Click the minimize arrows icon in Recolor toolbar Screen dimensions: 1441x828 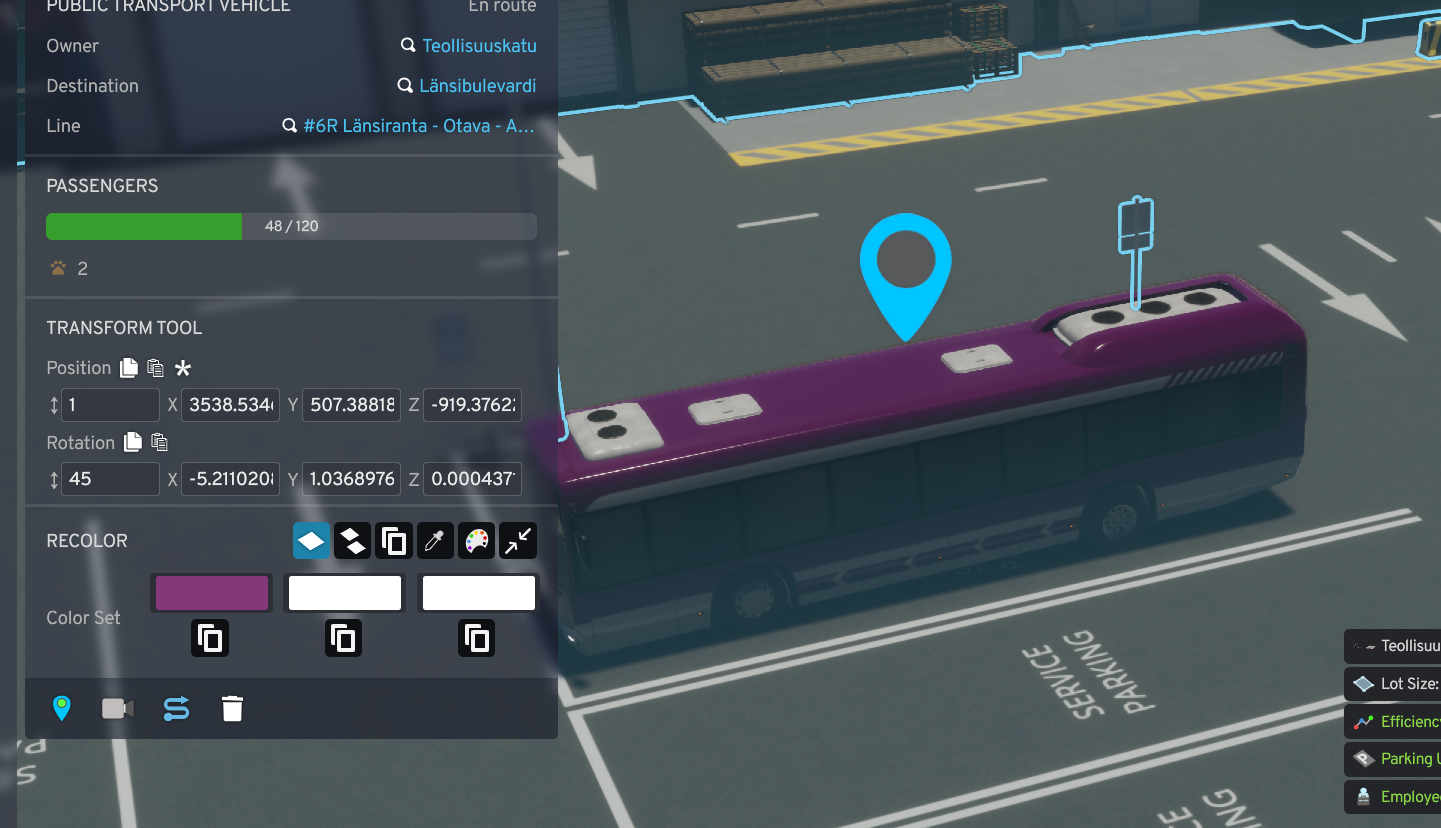[x=517, y=540]
